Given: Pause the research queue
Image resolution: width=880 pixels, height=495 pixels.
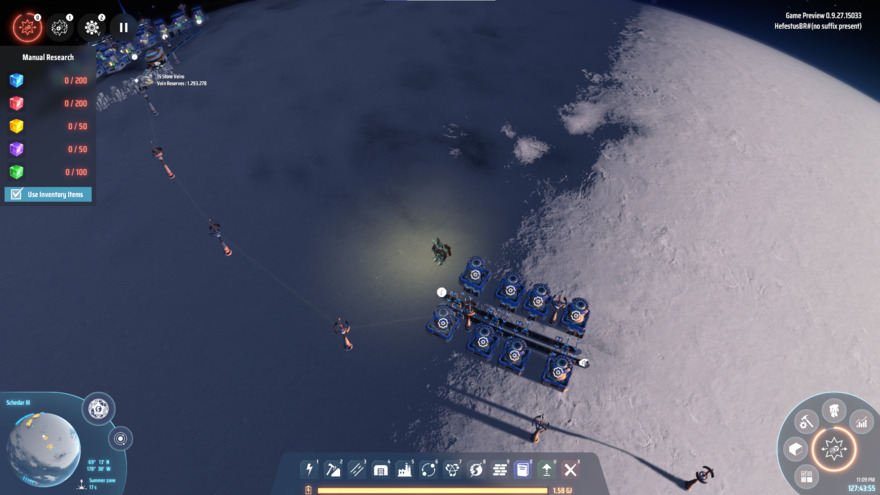Looking at the screenshot, I should [x=123, y=27].
